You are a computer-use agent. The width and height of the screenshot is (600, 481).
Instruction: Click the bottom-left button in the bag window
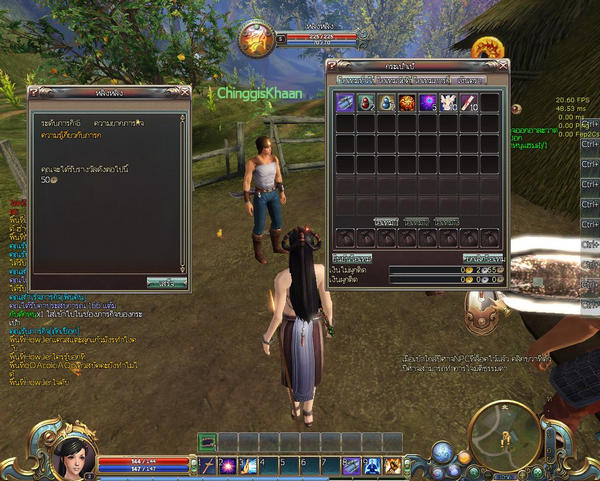tap(352, 258)
